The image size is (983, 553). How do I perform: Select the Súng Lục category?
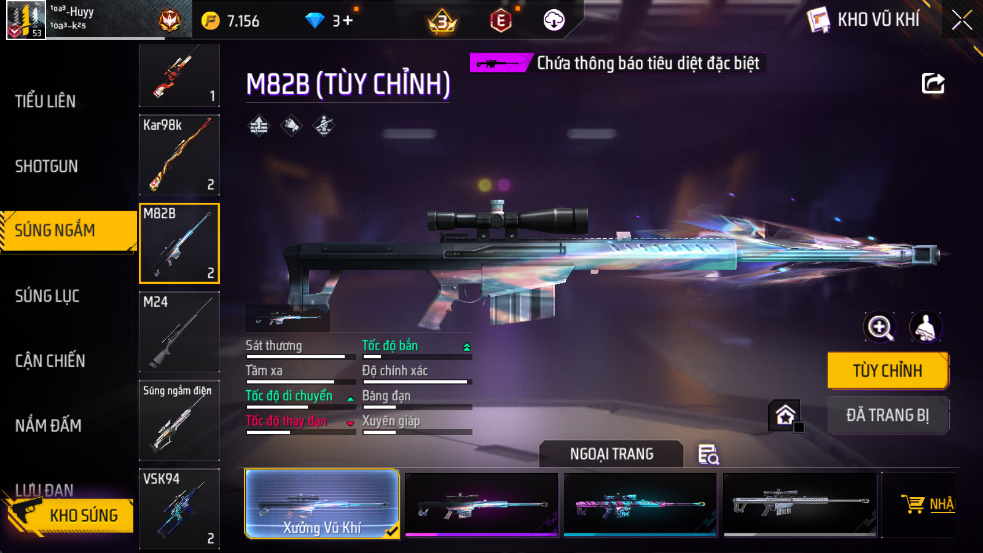click(x=47, y=296)
